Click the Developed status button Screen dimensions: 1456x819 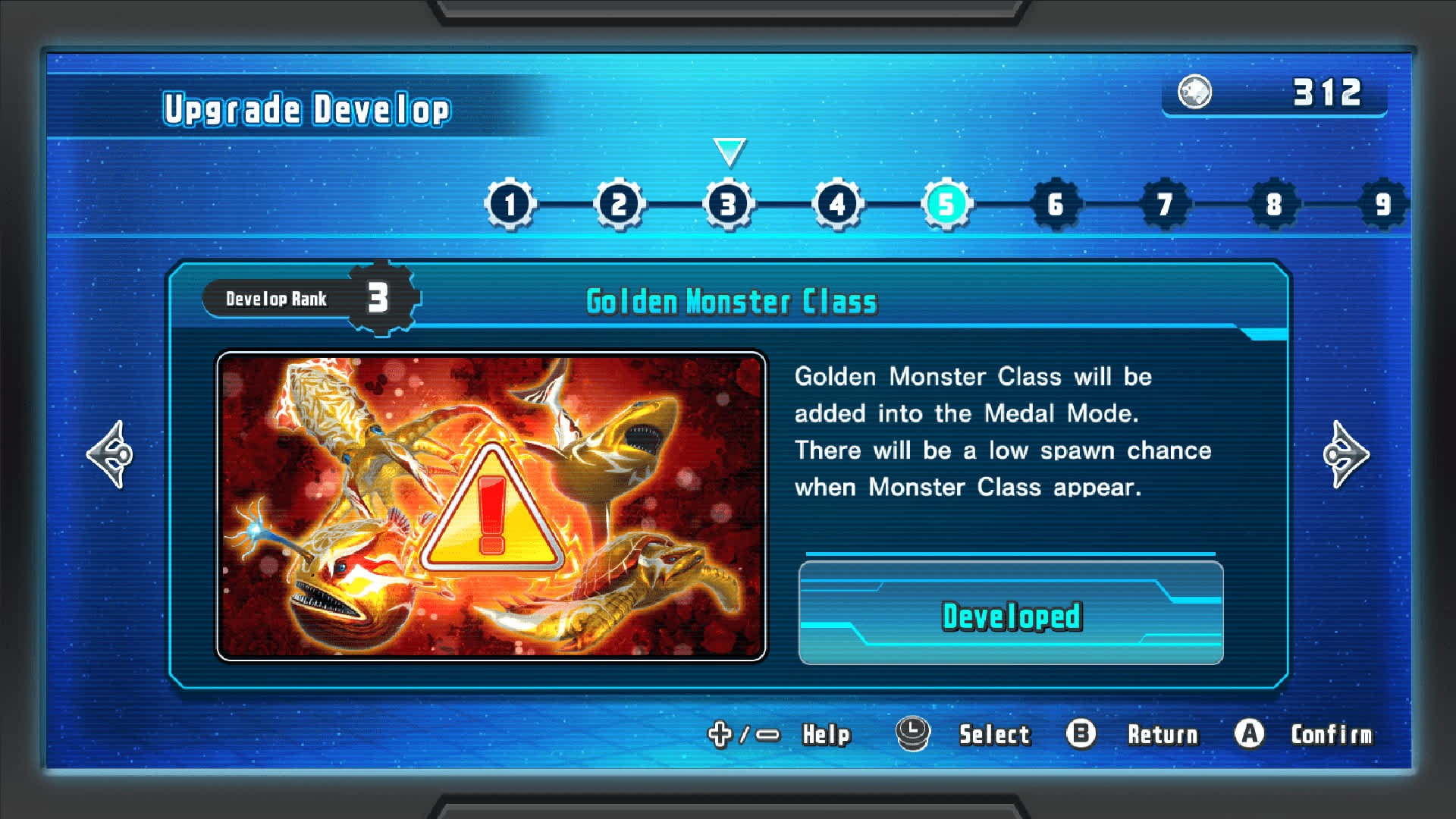1011,614
